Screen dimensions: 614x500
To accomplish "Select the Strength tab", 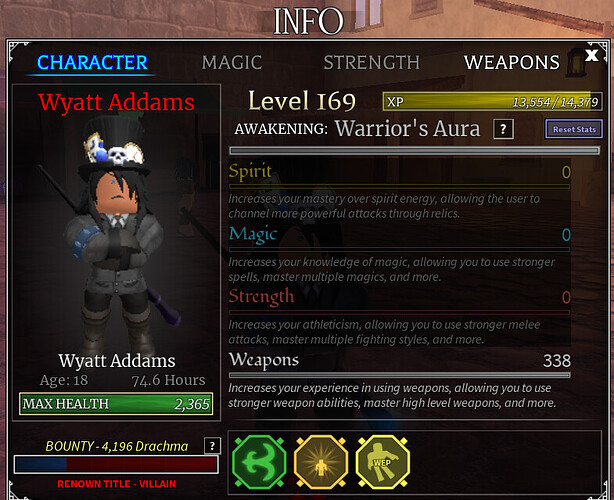I will click(371, 62).
